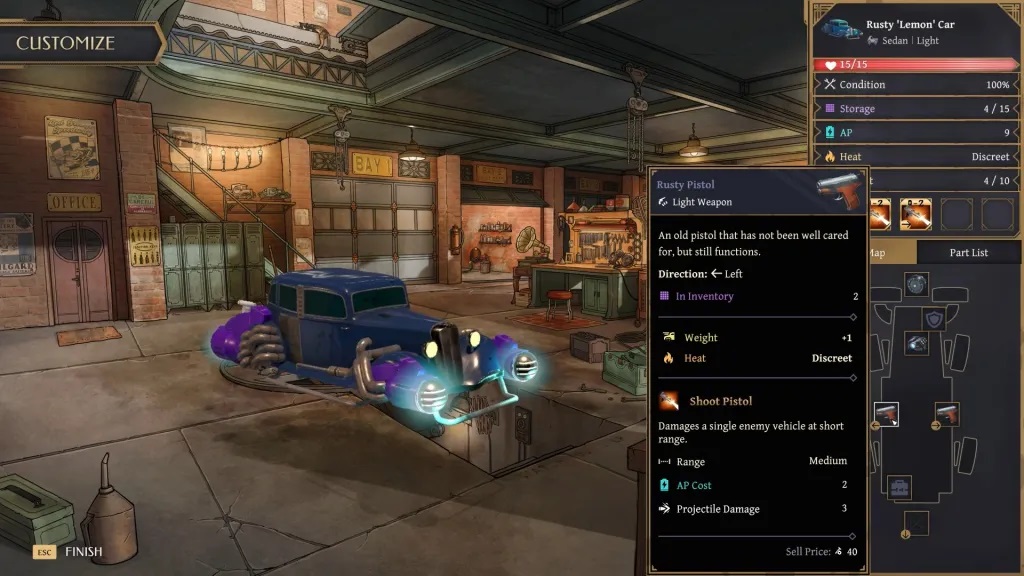Click the Finish button

[x=73, y=551]
